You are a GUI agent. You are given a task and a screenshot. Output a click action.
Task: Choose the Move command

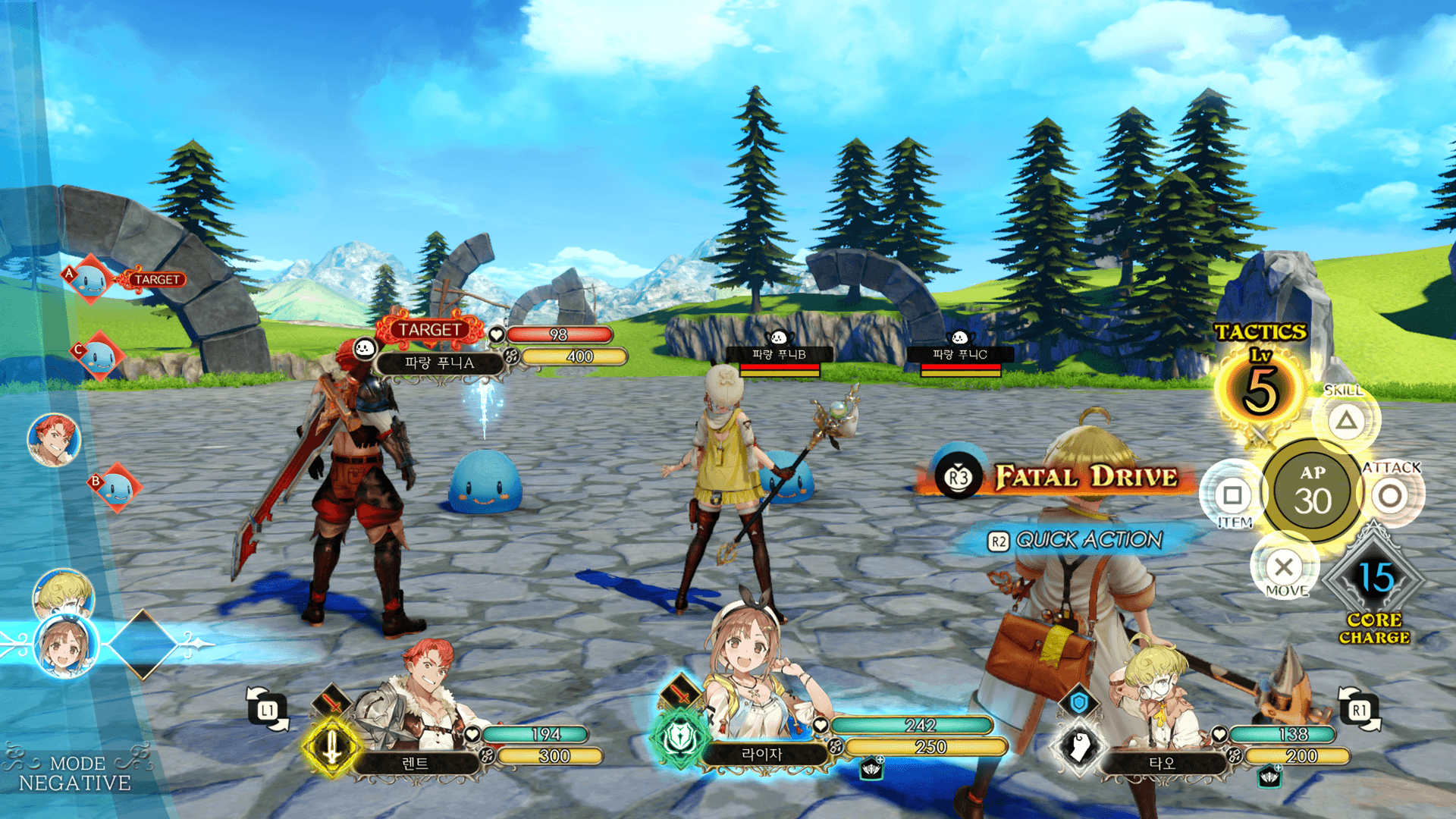pos(1284,566)
